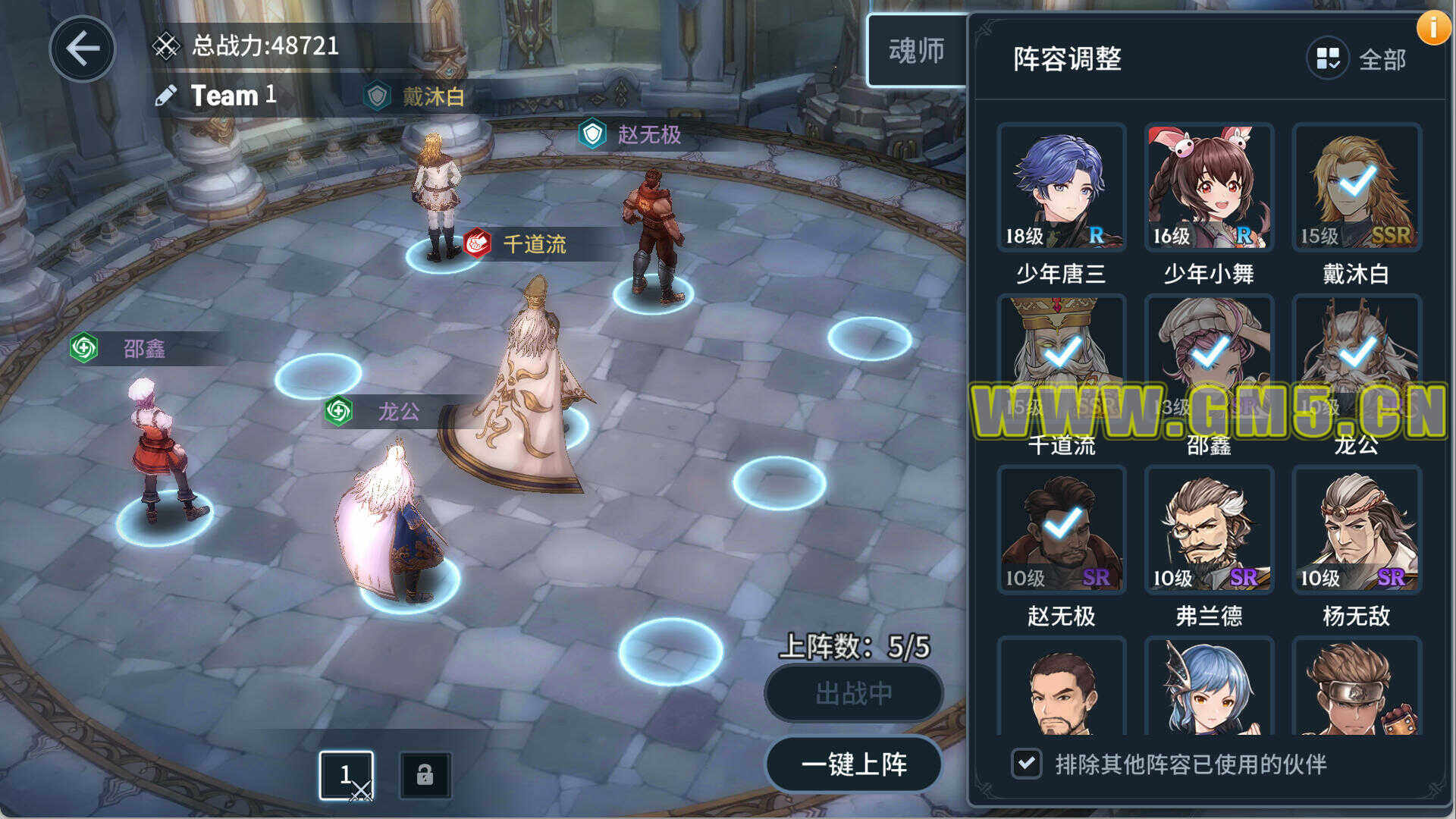Rename team via the pencil icon
Screen dimensions: 1456x819
165,96
